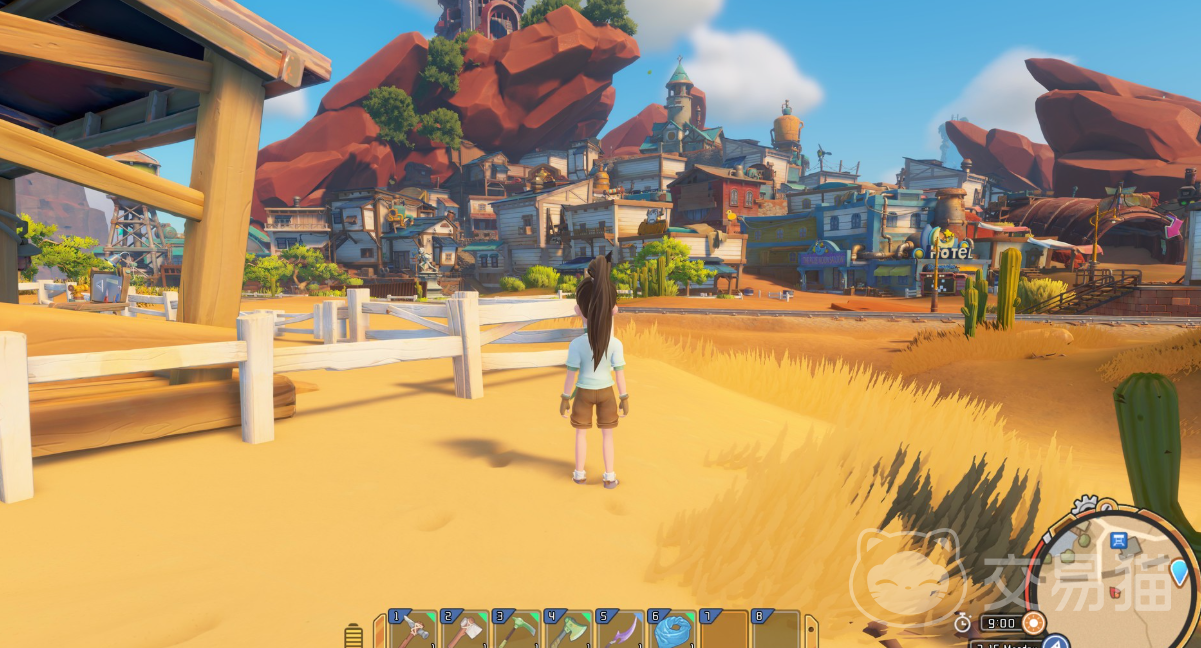Click the blue workbench marker on minimap
The width and height of the screenshot is (1201, 648).
click(1119, 541)
